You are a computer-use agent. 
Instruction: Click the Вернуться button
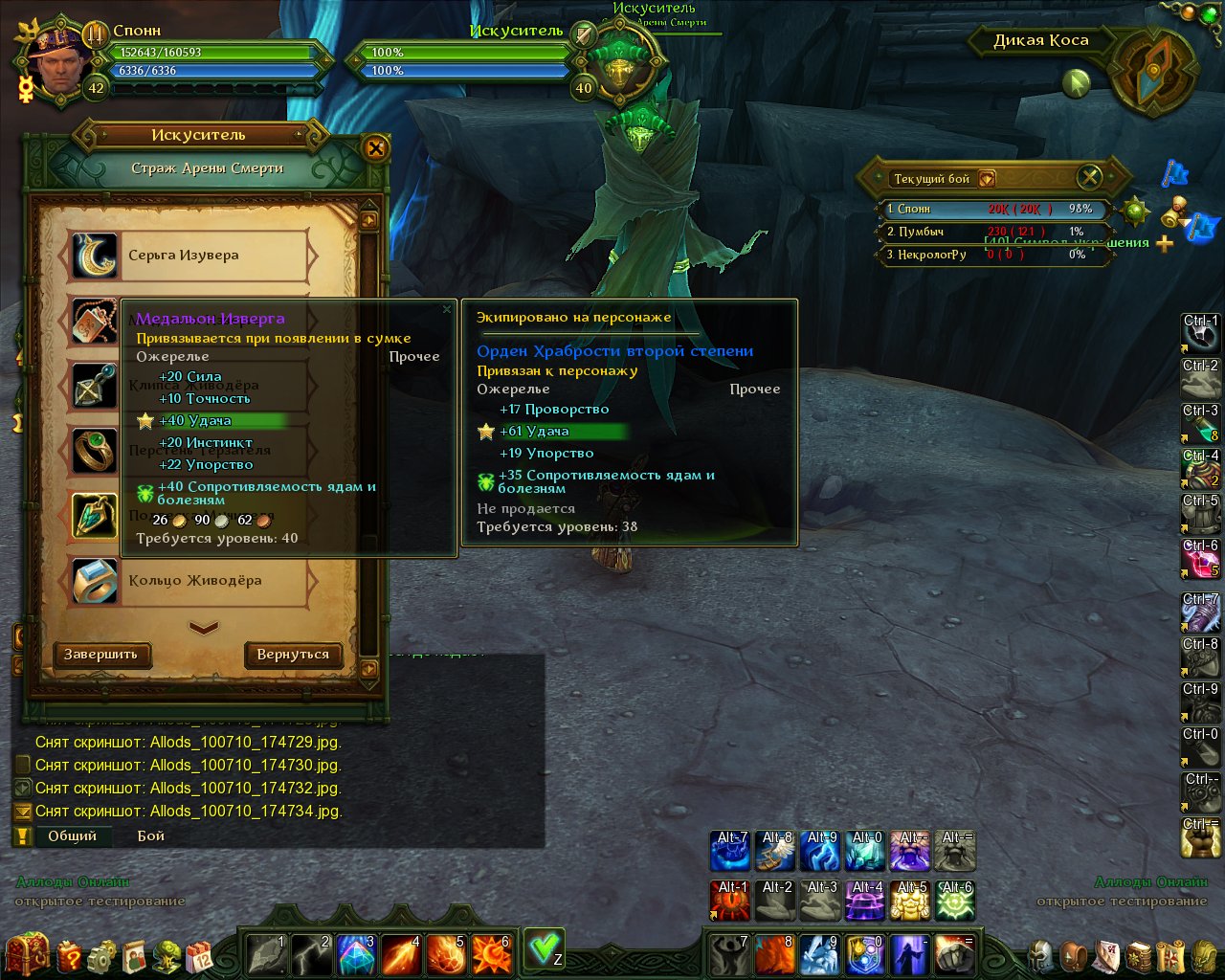click(293, 655)
